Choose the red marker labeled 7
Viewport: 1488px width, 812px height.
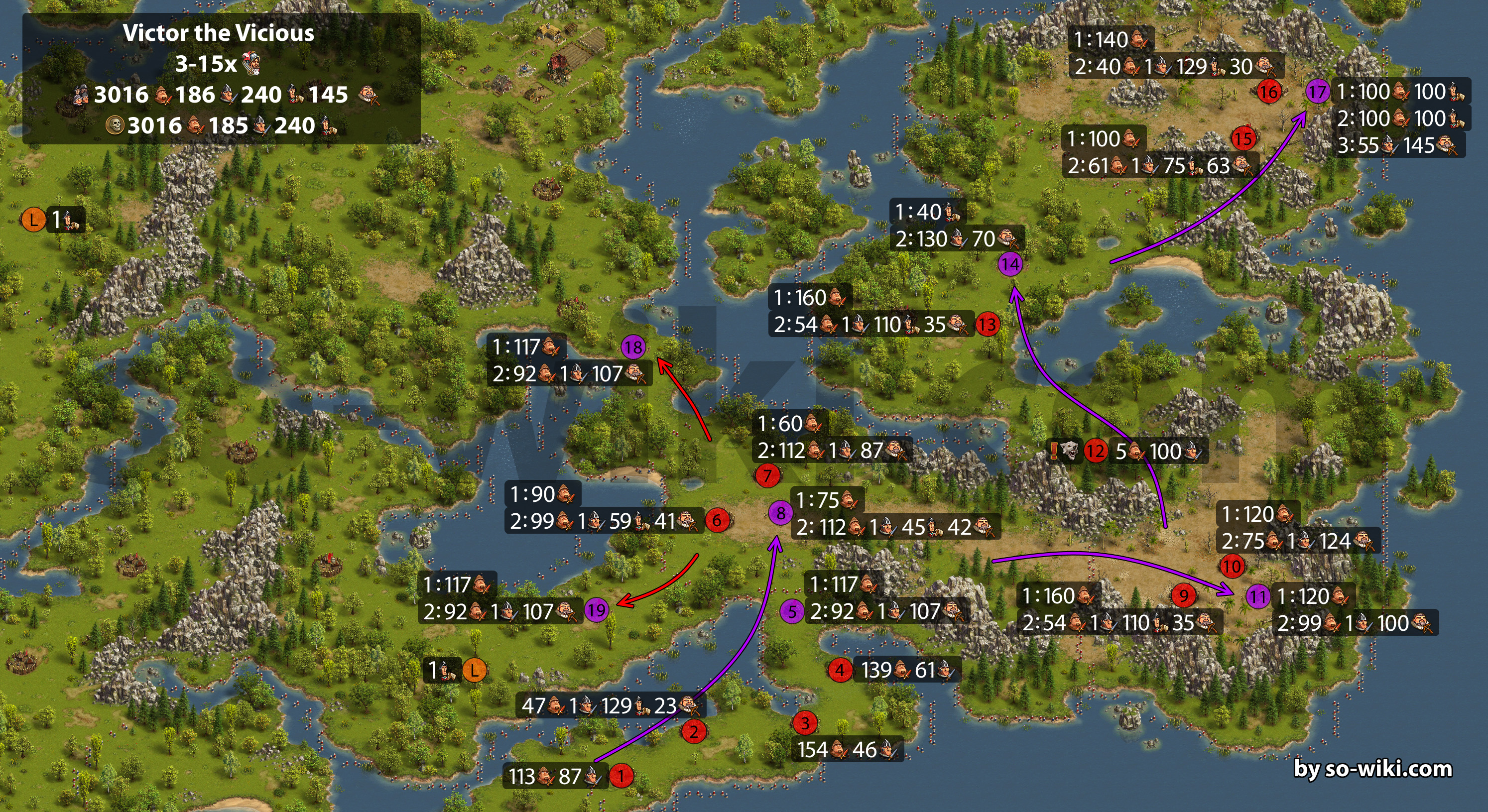tap(768, 475)
